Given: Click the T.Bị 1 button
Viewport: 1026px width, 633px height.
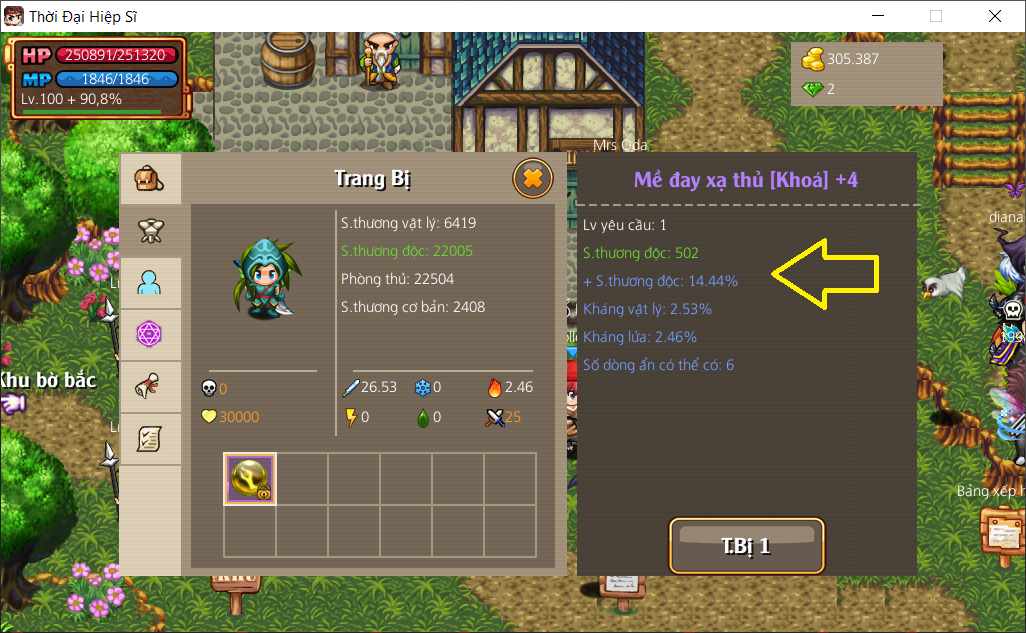Looking at the screenshot, I should [x=746, y=546].
